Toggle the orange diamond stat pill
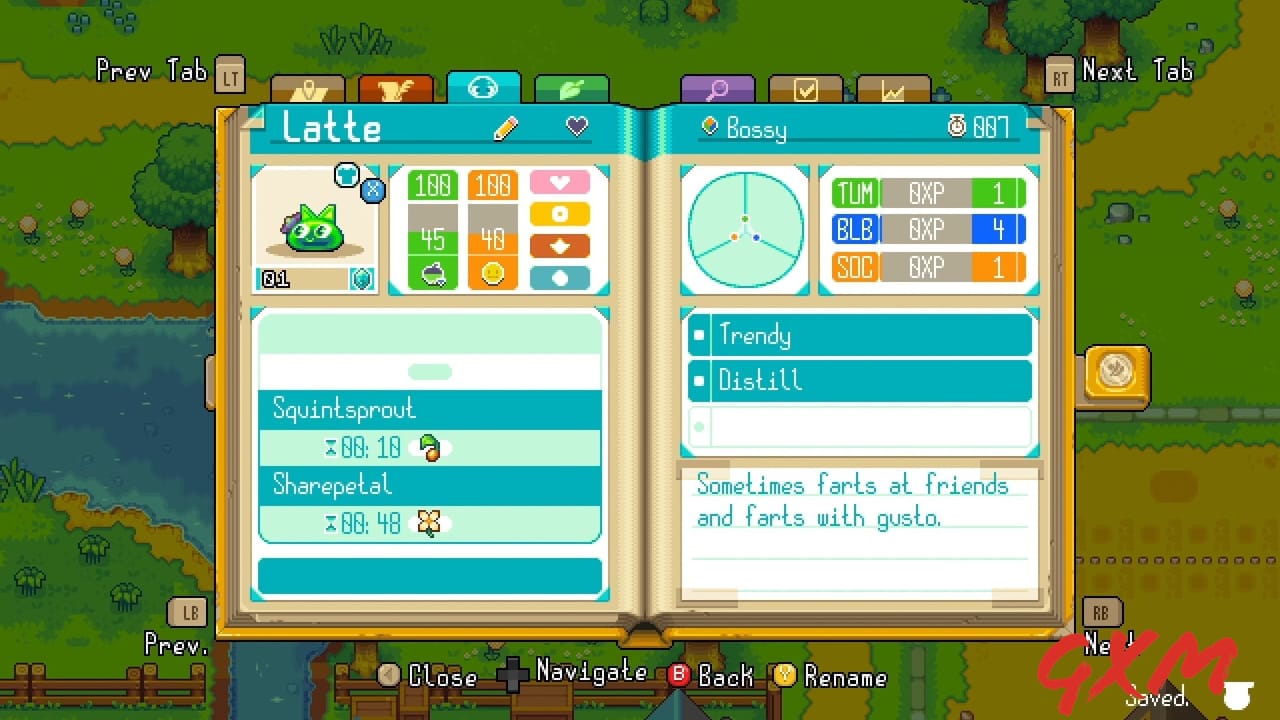This screenshot has height=720, width=1280. pos(558,243)
